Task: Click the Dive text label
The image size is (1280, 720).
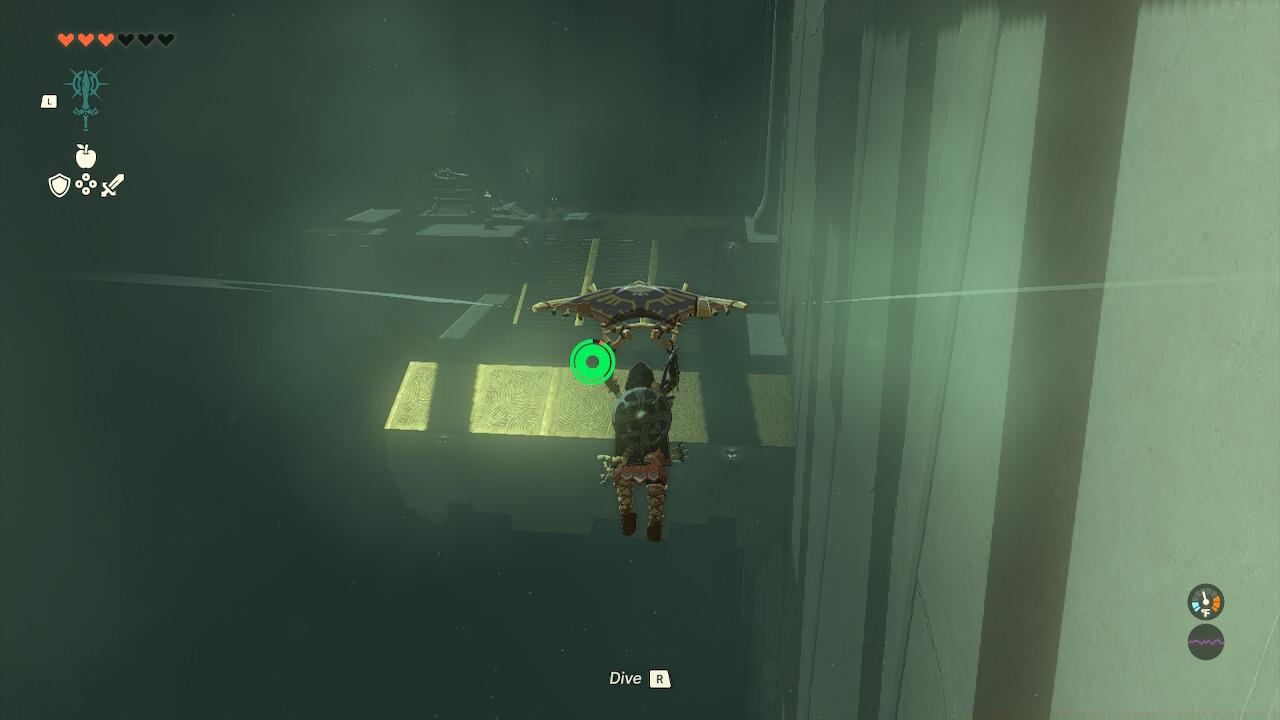Action: pos(625,678)
